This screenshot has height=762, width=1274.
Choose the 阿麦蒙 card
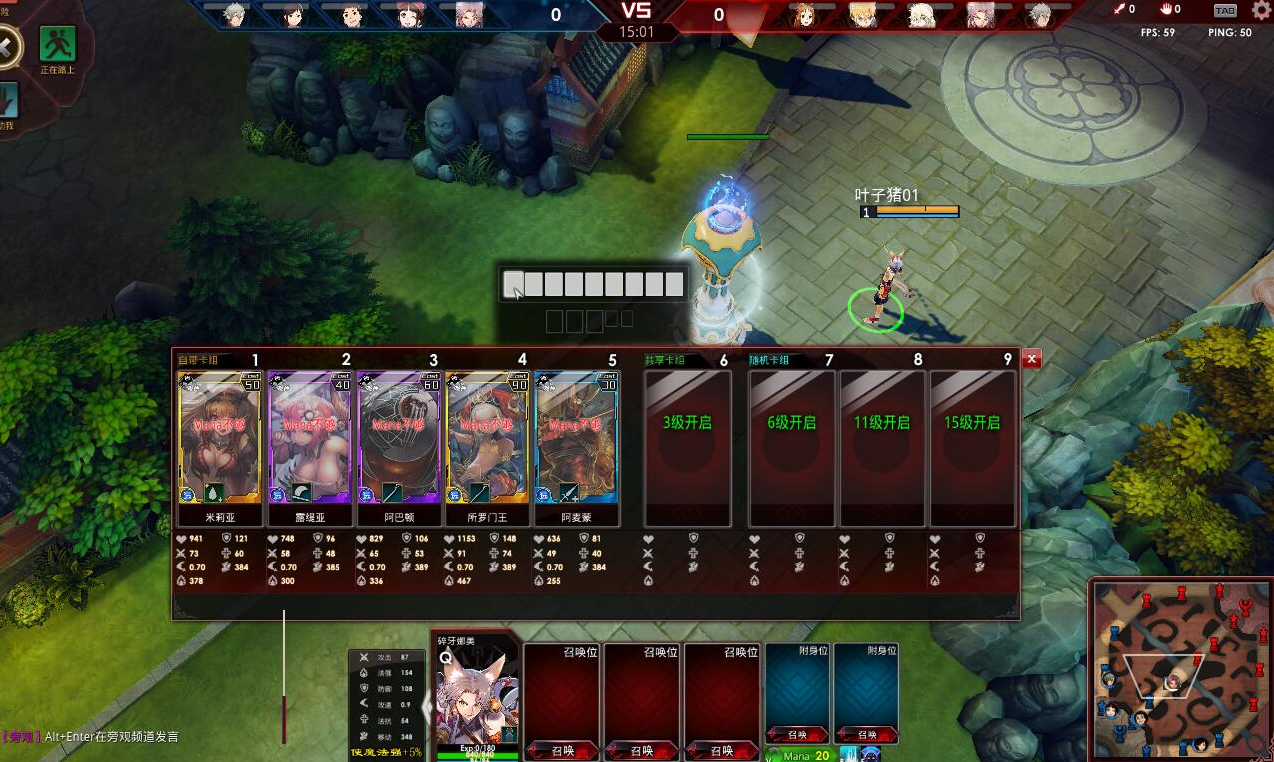tap(577, 438)
